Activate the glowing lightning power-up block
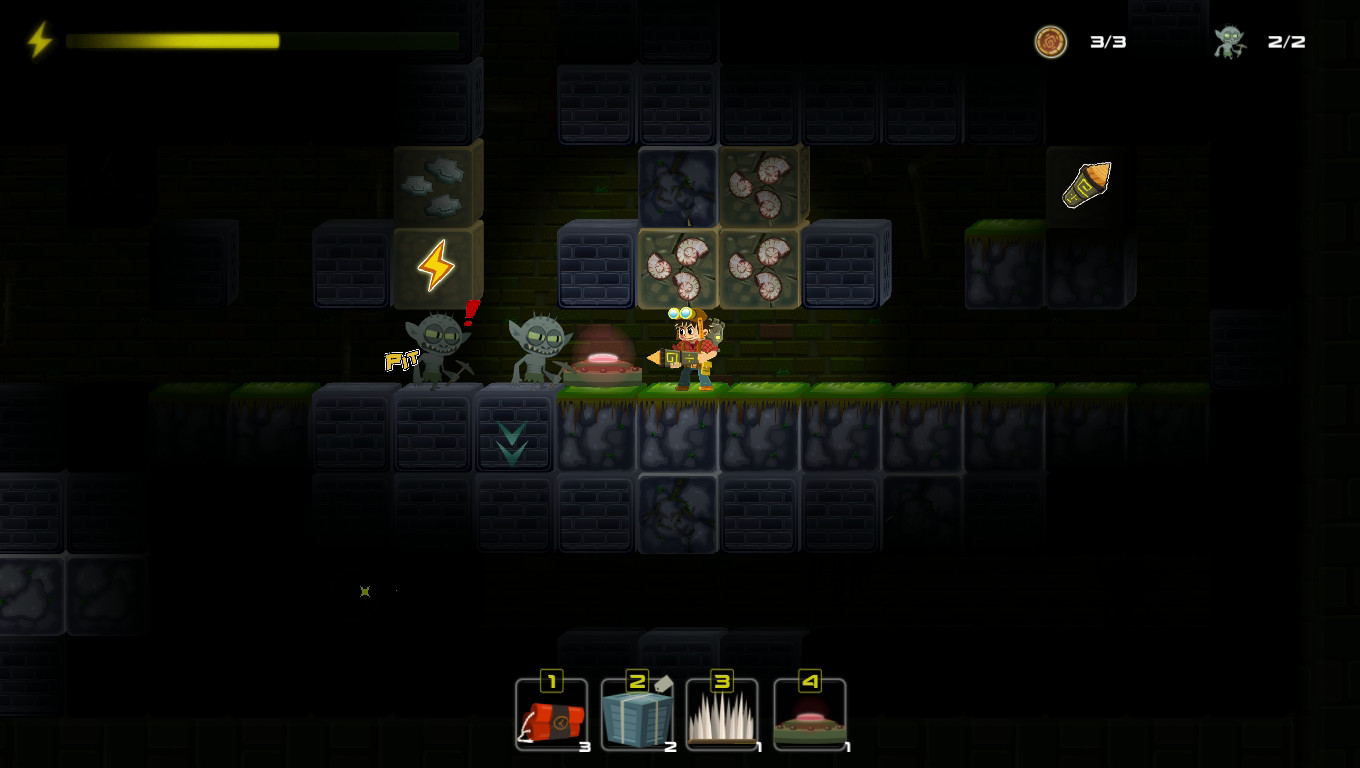This screenshot has height=768, width=1360. [x=435, y=265]
